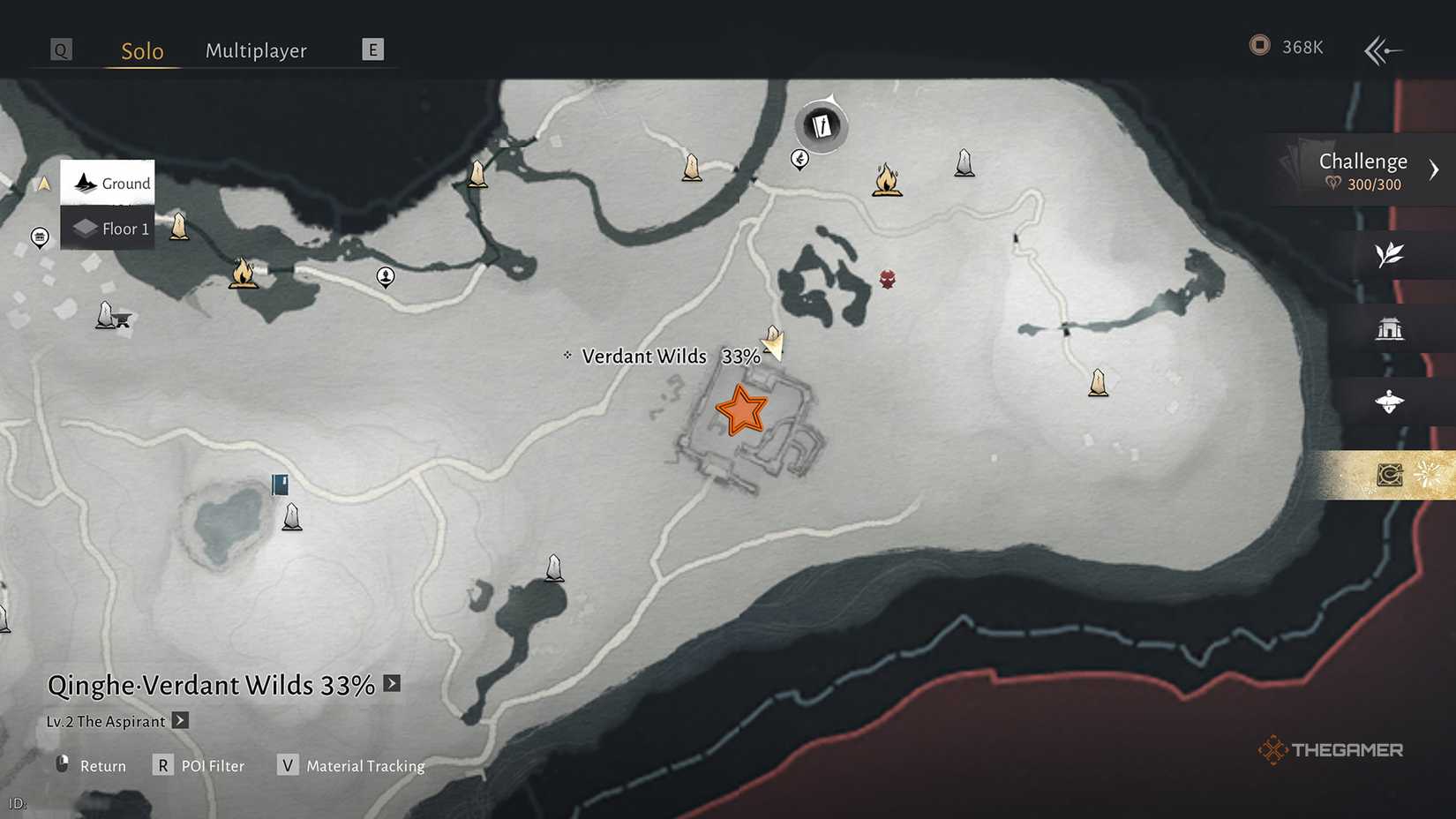This screenshot has width=1456, height=819.
Task: Switch the map view to Ground level
Action: tap(106, 183)
